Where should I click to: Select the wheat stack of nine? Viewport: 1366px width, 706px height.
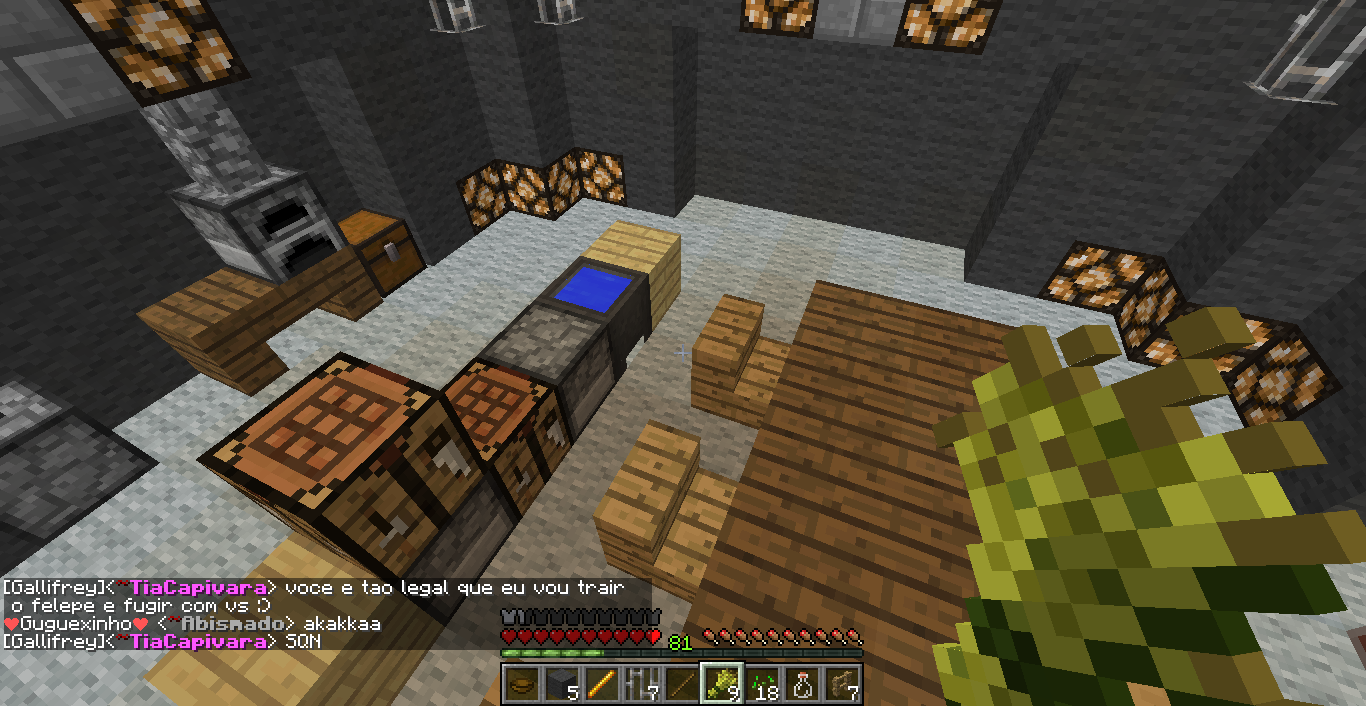click(721, 685)
